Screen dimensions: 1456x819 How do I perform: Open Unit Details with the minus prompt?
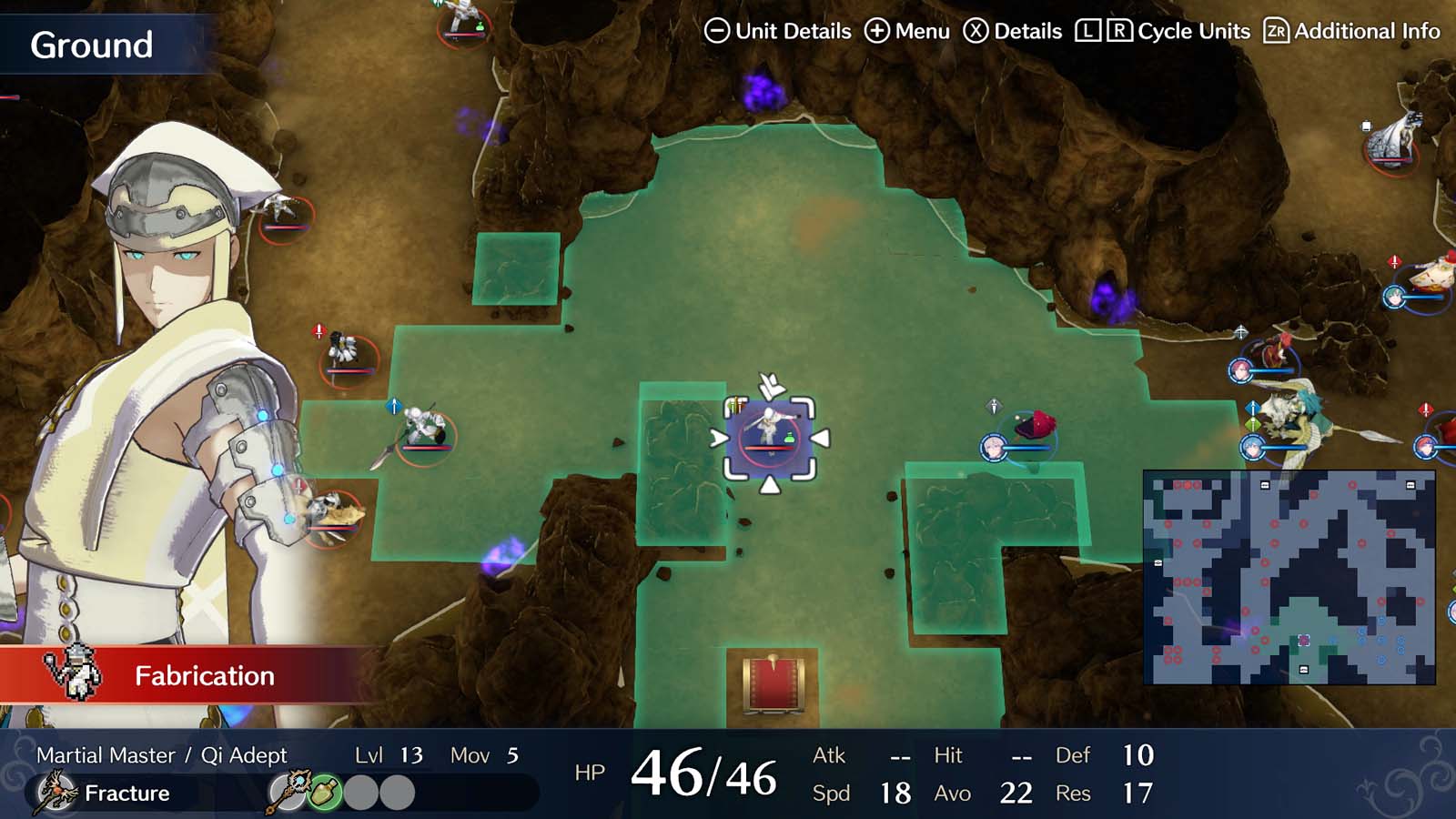tap(718, 30)
